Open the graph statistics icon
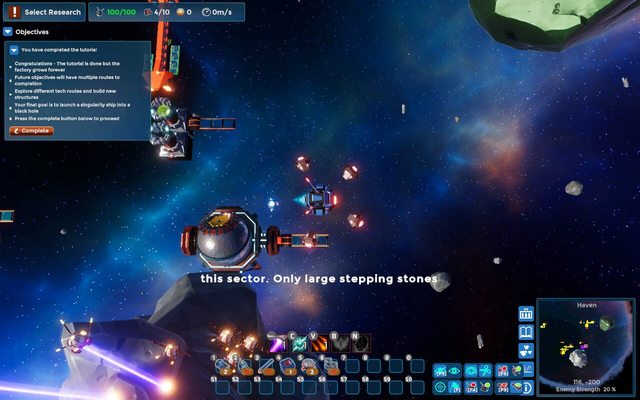The height and width of the screenshot is (400, 640). [528, 370]
